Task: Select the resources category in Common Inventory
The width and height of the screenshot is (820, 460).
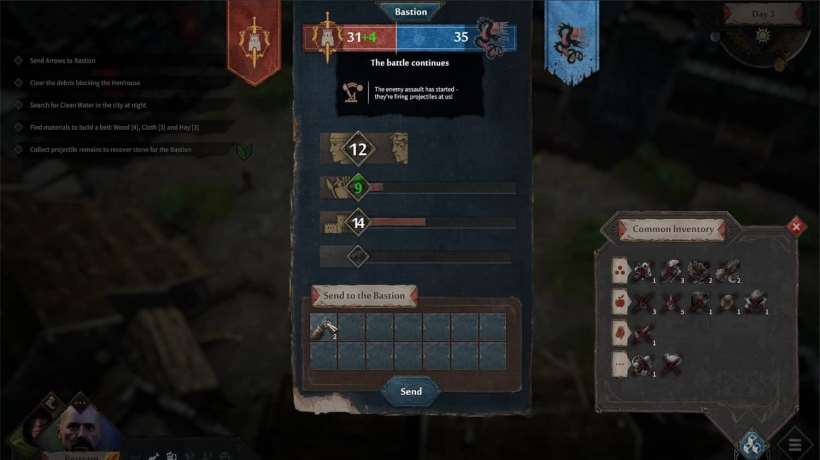Action: (x=620, y=268)
